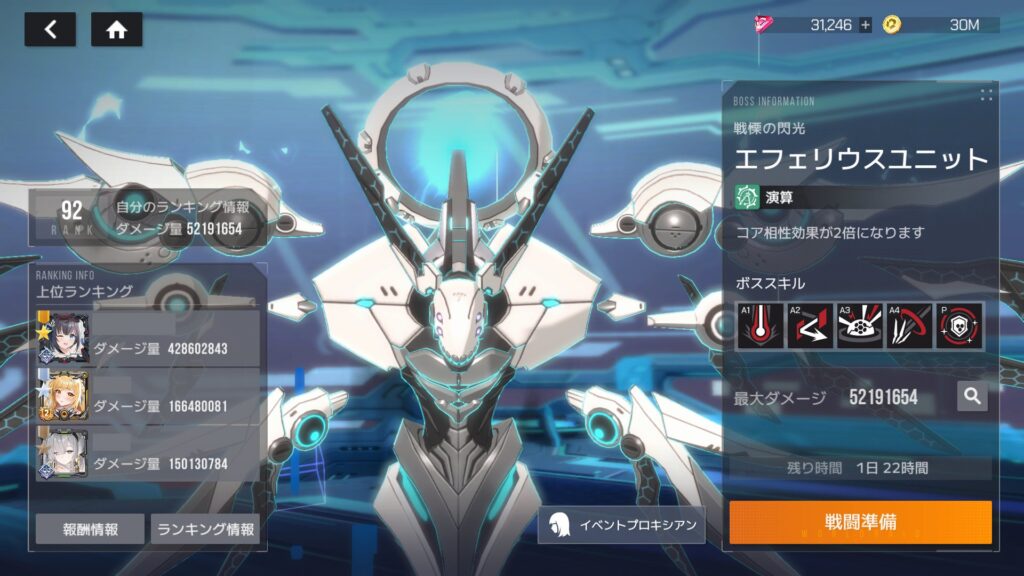Select the ranking entry with 166480081 damage
The image size is (1024, 576).
[x=150, y=396]
